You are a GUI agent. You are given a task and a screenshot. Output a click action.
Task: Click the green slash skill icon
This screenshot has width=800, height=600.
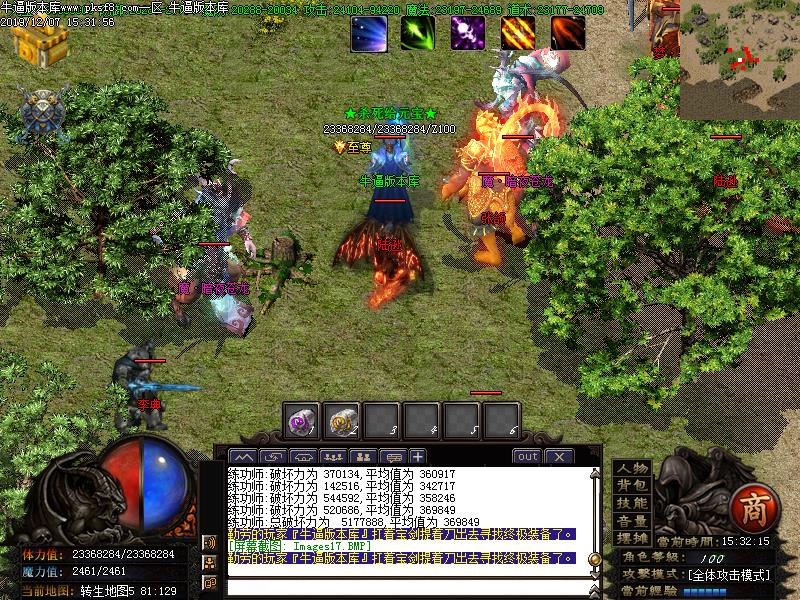418,33
